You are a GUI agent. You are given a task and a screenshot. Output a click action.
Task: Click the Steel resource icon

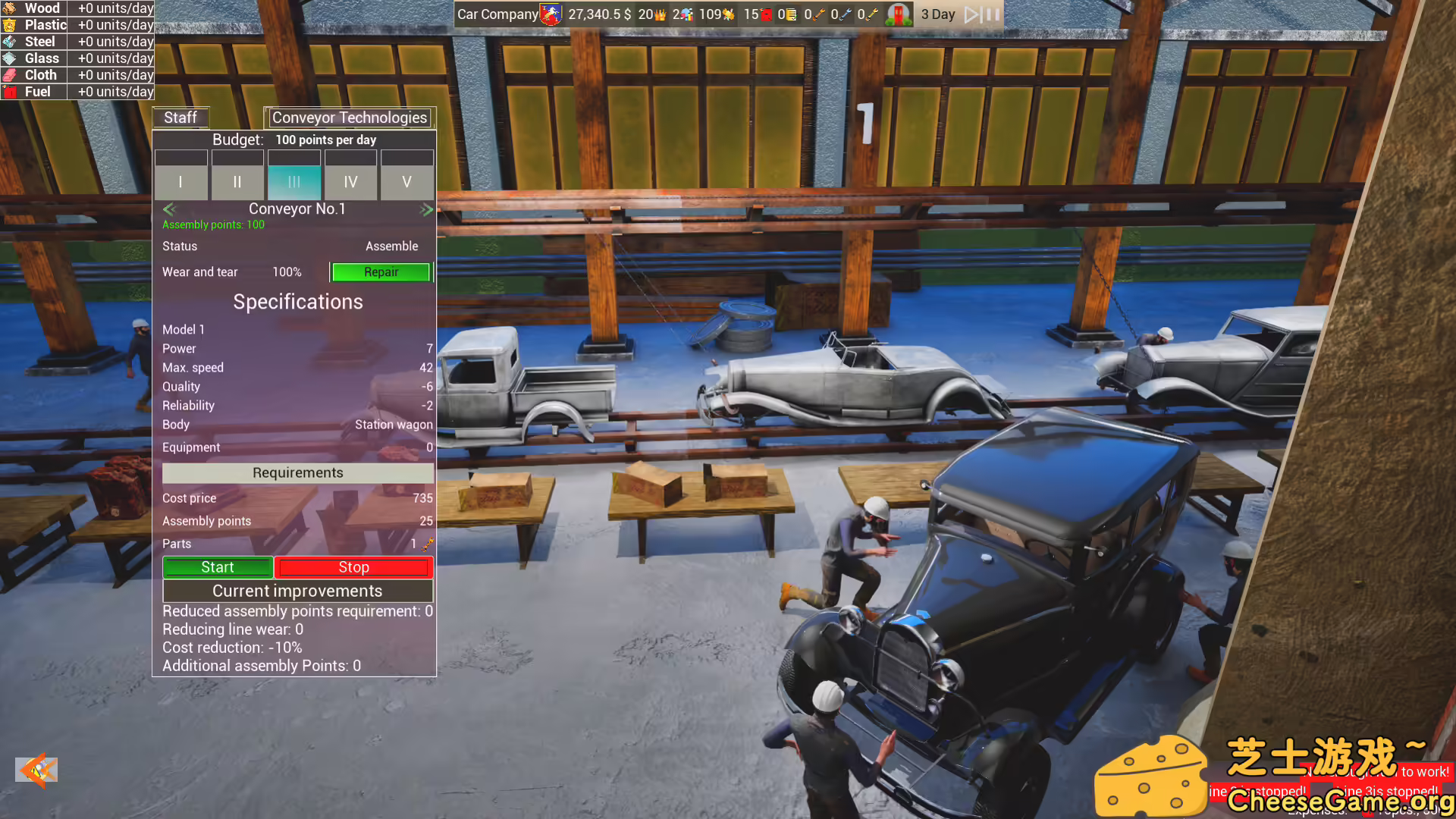tap(11, 42)
